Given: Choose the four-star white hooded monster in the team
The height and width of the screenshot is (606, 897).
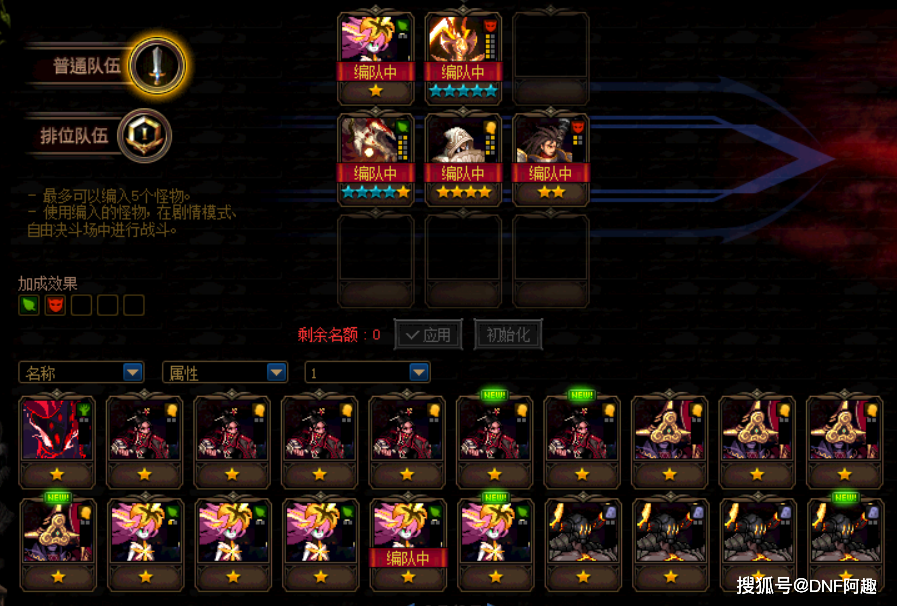Looking at the screenshot, I should [463, 159].
